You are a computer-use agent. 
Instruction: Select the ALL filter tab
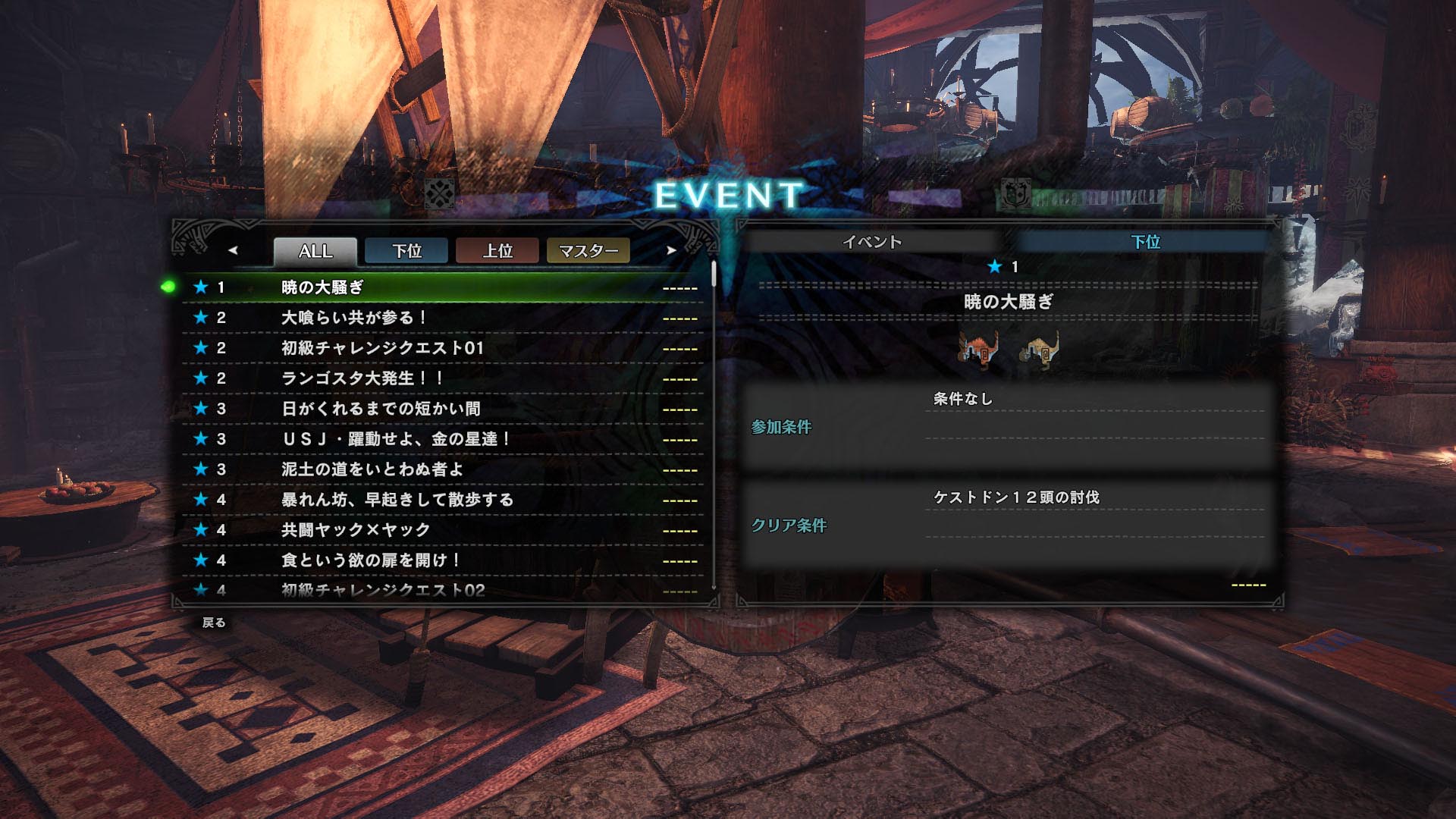pos(315,251)
